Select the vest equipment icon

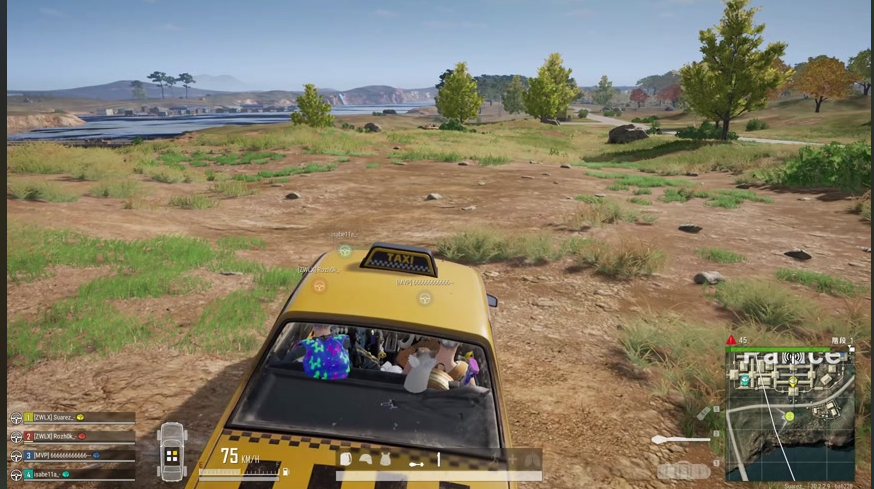click(x=383, y=459)
